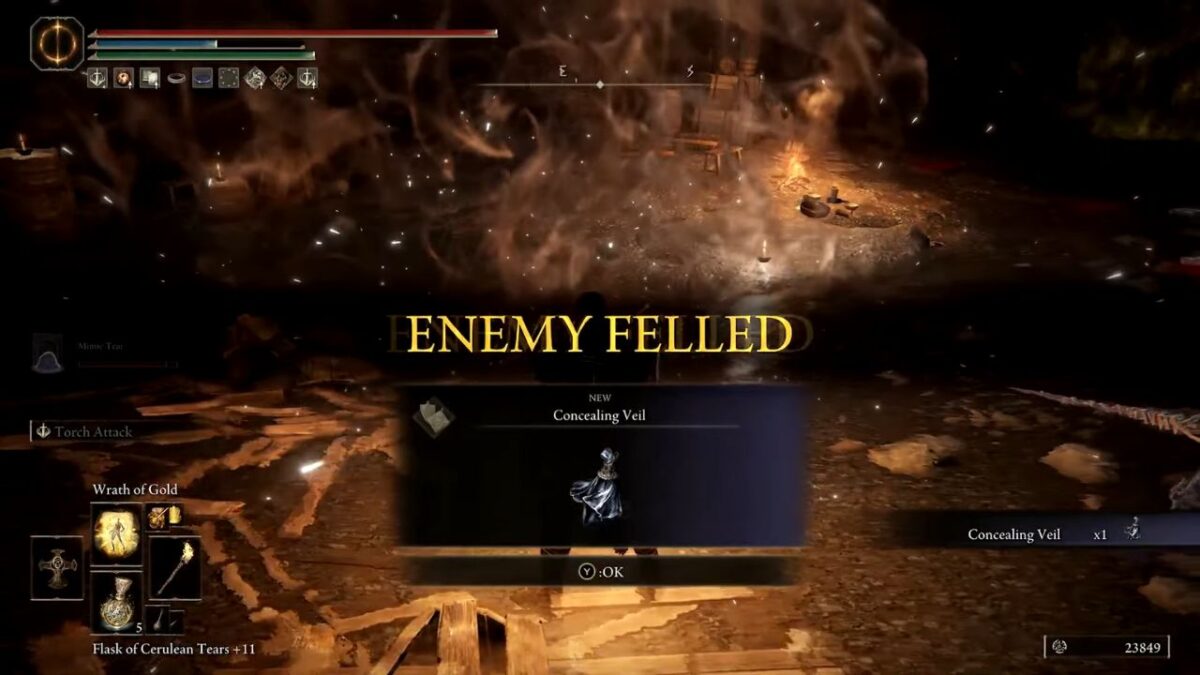Click the Concealing Veil cloak image
1200x675 pixels.
click(598, 490)
